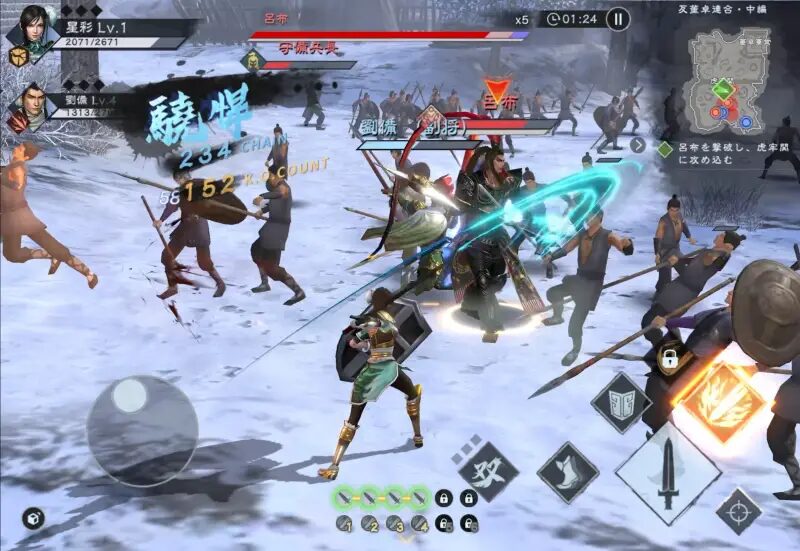
Task: Expand the objective panel arrow
Action: point(637,145)
